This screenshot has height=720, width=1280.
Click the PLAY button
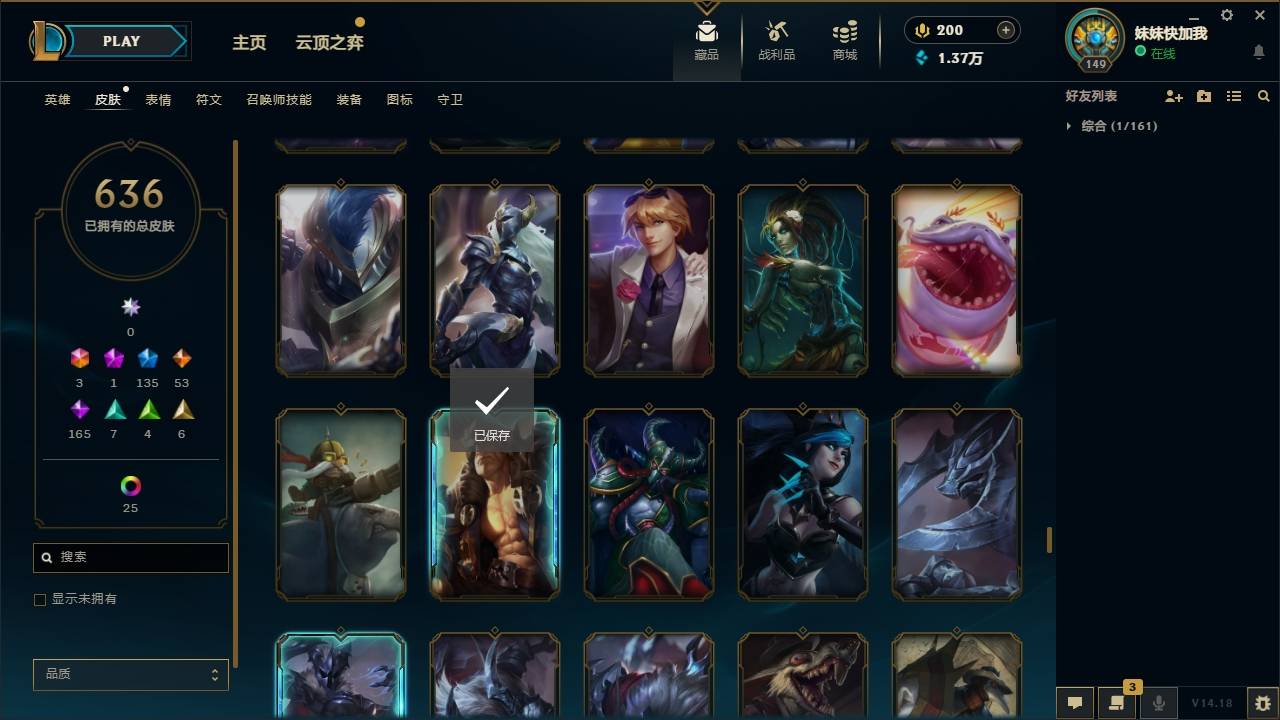(x=120, y=41)
